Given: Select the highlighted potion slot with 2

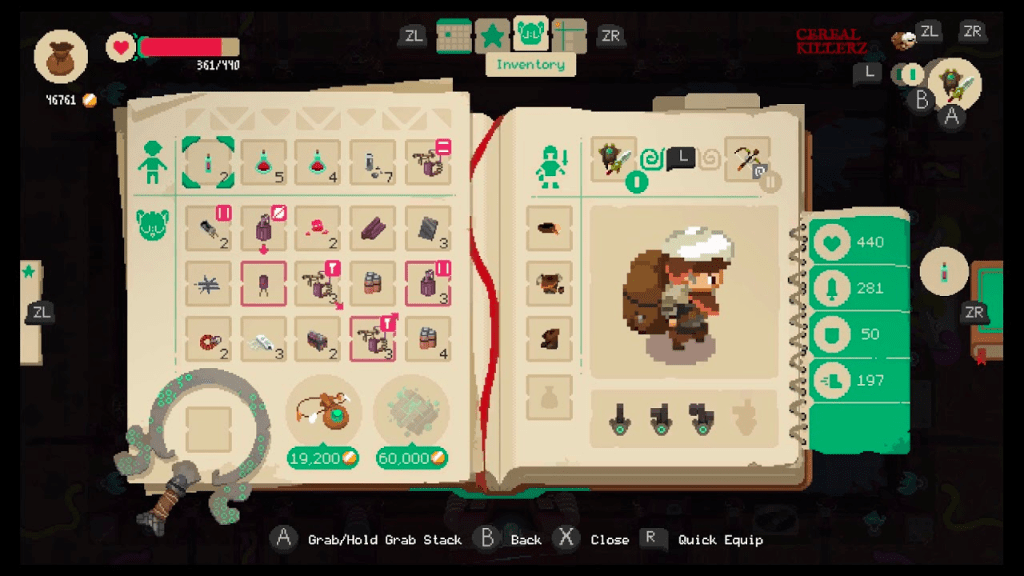Looking at the screenshot, I should coord(208,163).
